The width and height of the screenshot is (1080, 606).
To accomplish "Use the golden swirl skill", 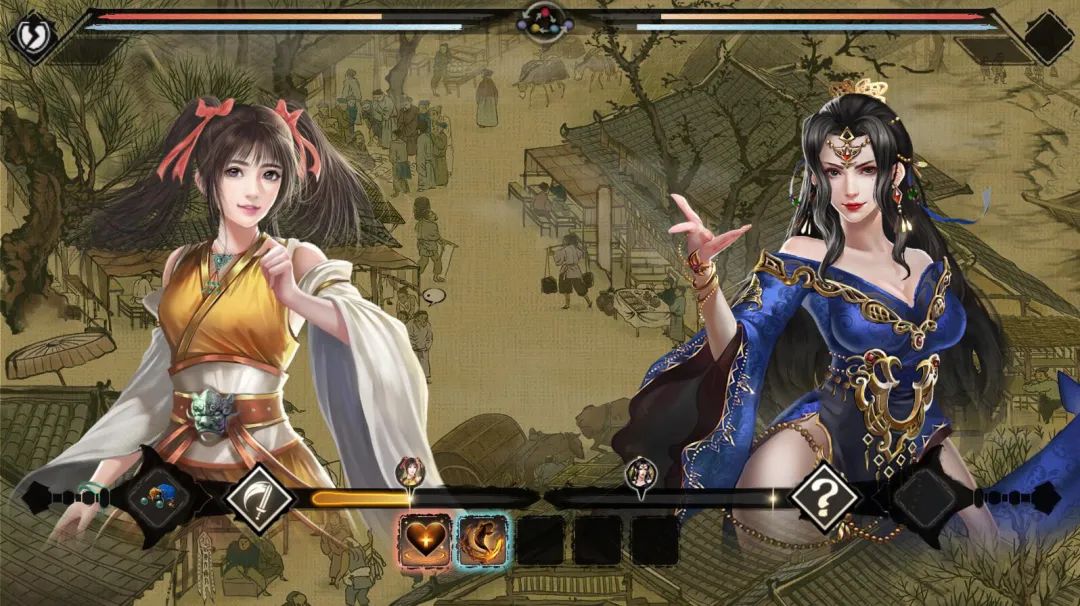I will [x=483, y=539].
